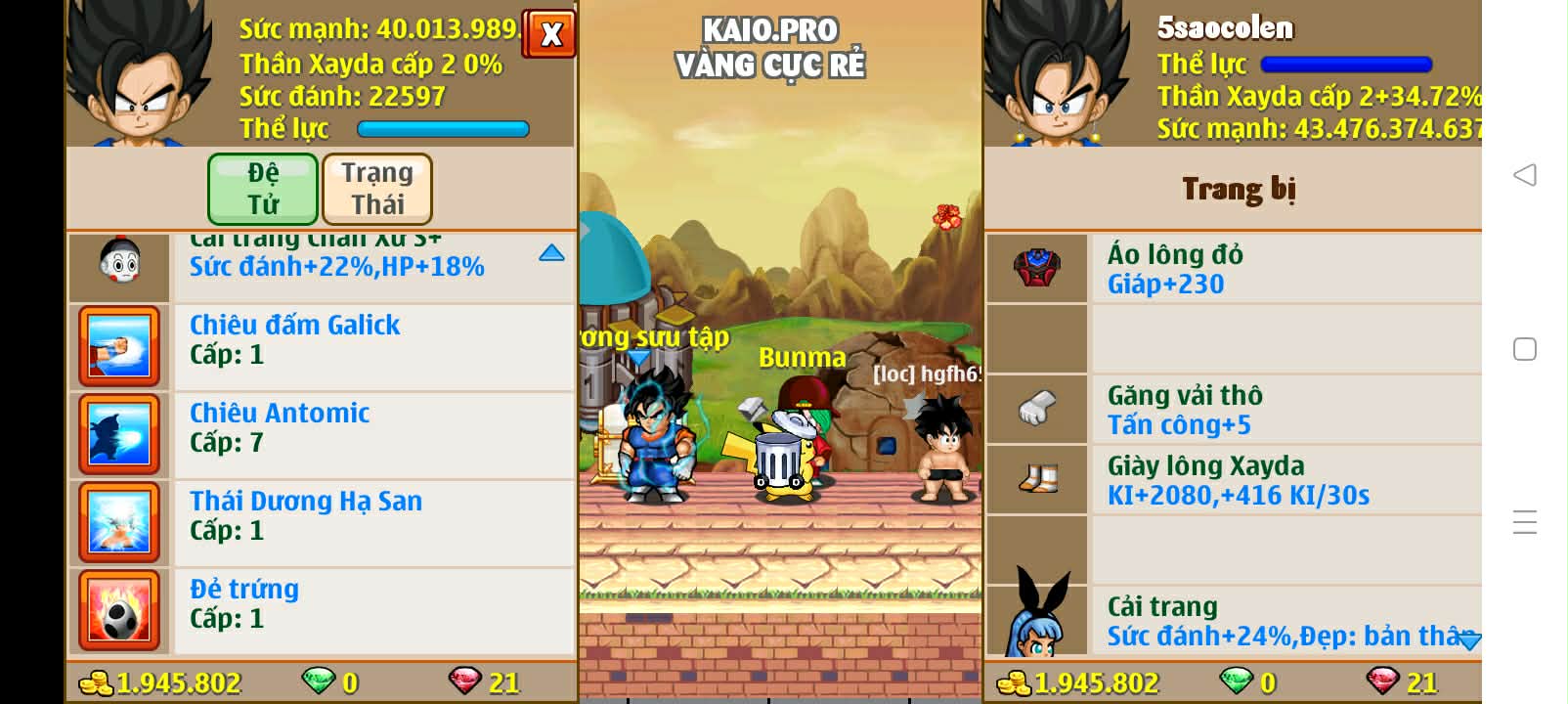Click the scroll-down arrow in equipment list

coord(1468,640)
